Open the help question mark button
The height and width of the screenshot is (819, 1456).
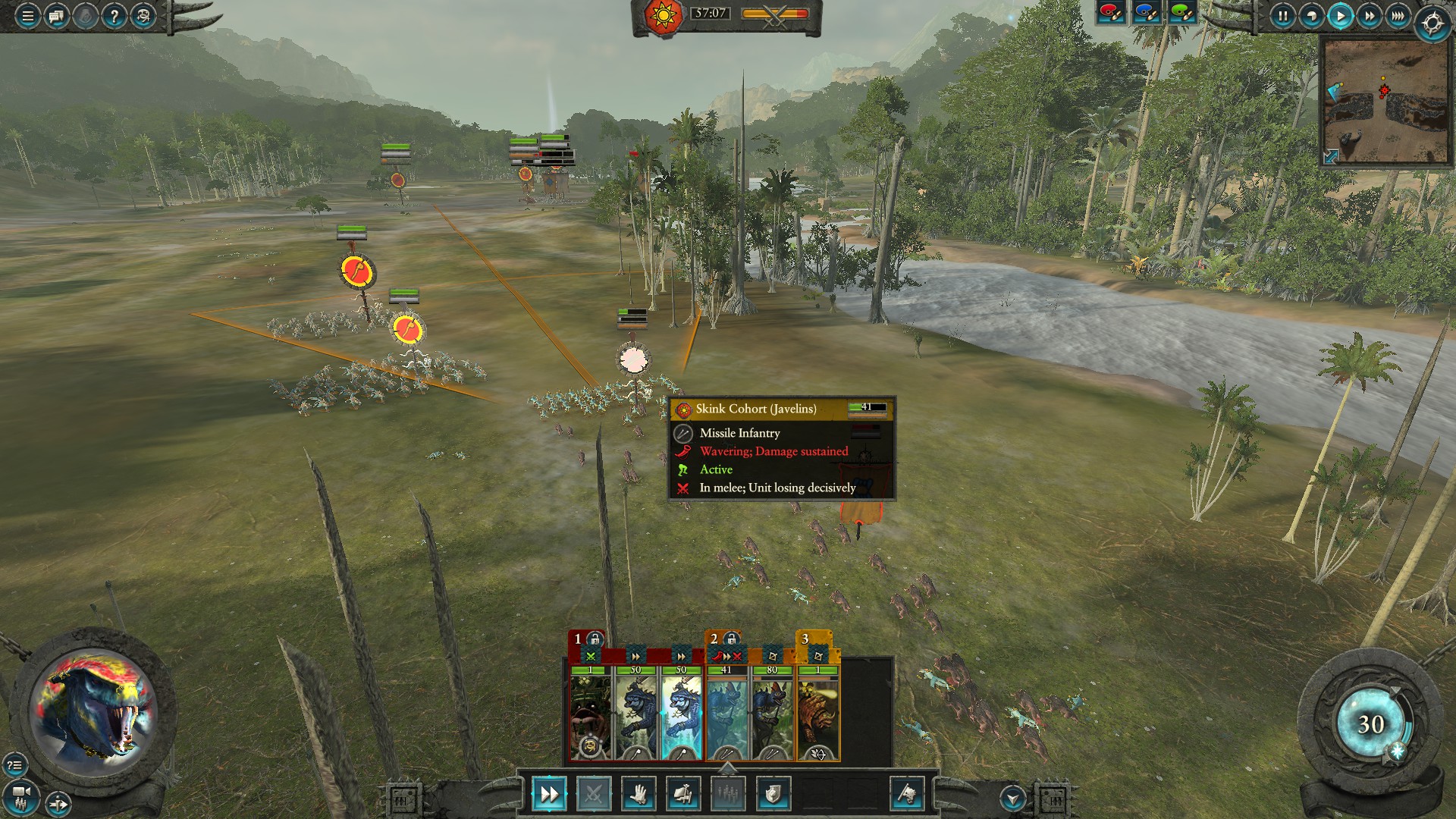114,16
